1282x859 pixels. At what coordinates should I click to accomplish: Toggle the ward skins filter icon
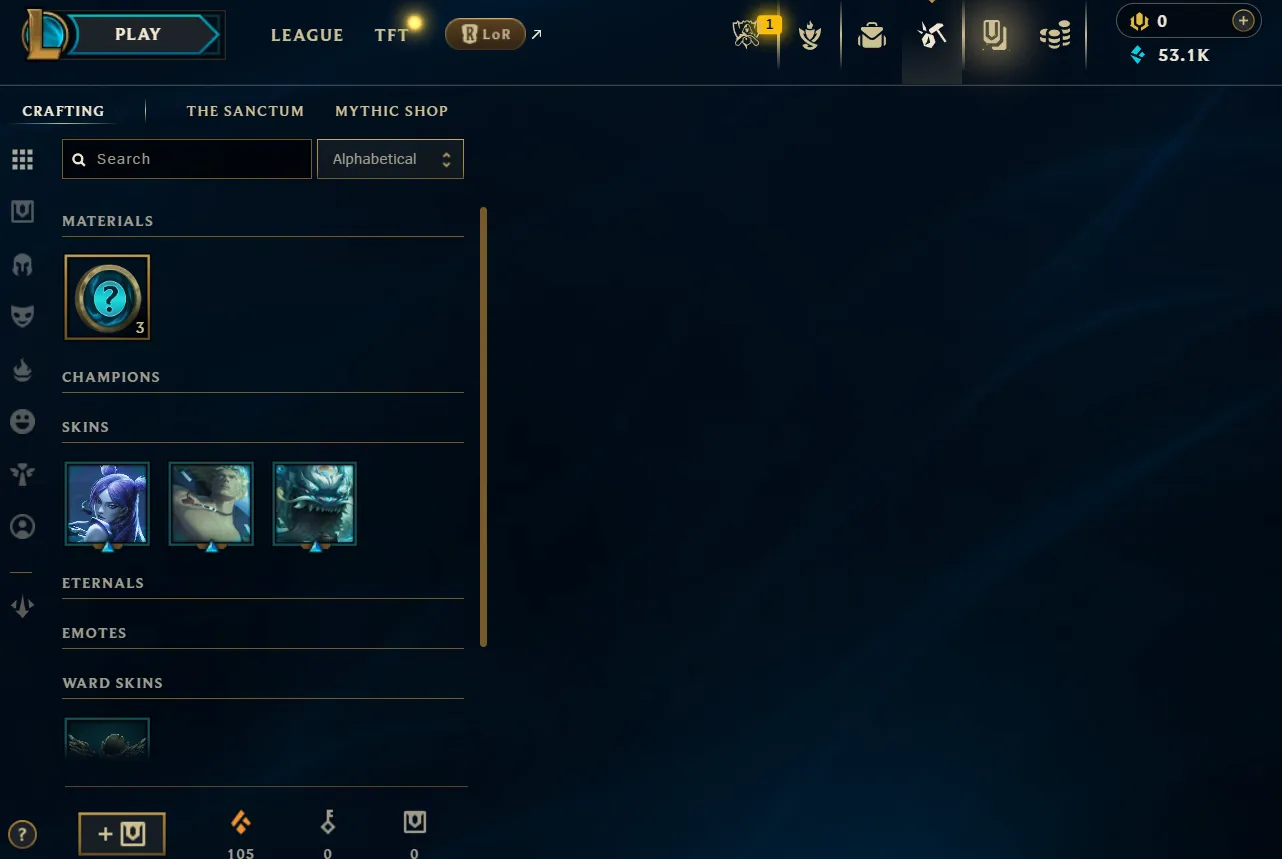(22, 474)
